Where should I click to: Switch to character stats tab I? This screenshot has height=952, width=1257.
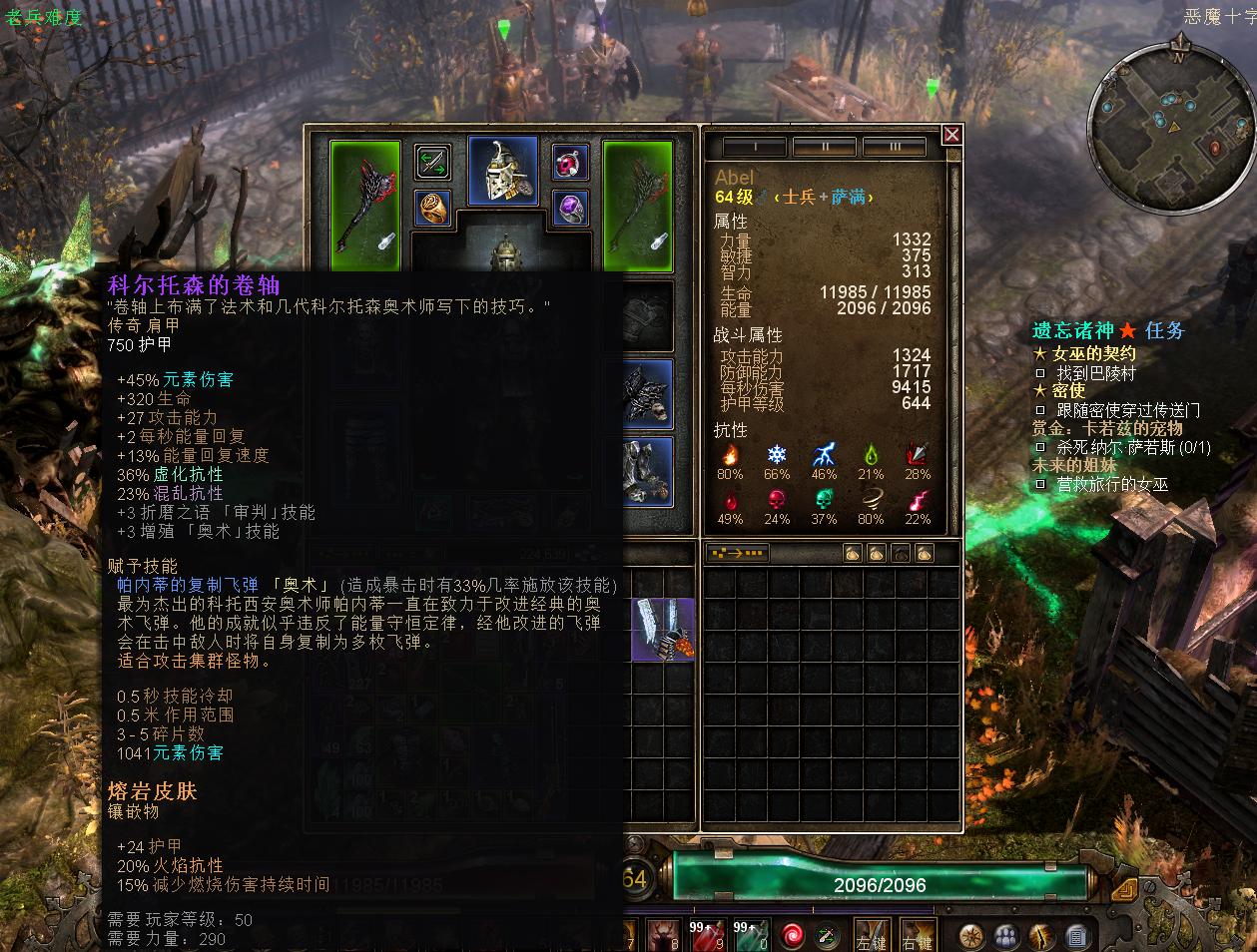(754, 148)
